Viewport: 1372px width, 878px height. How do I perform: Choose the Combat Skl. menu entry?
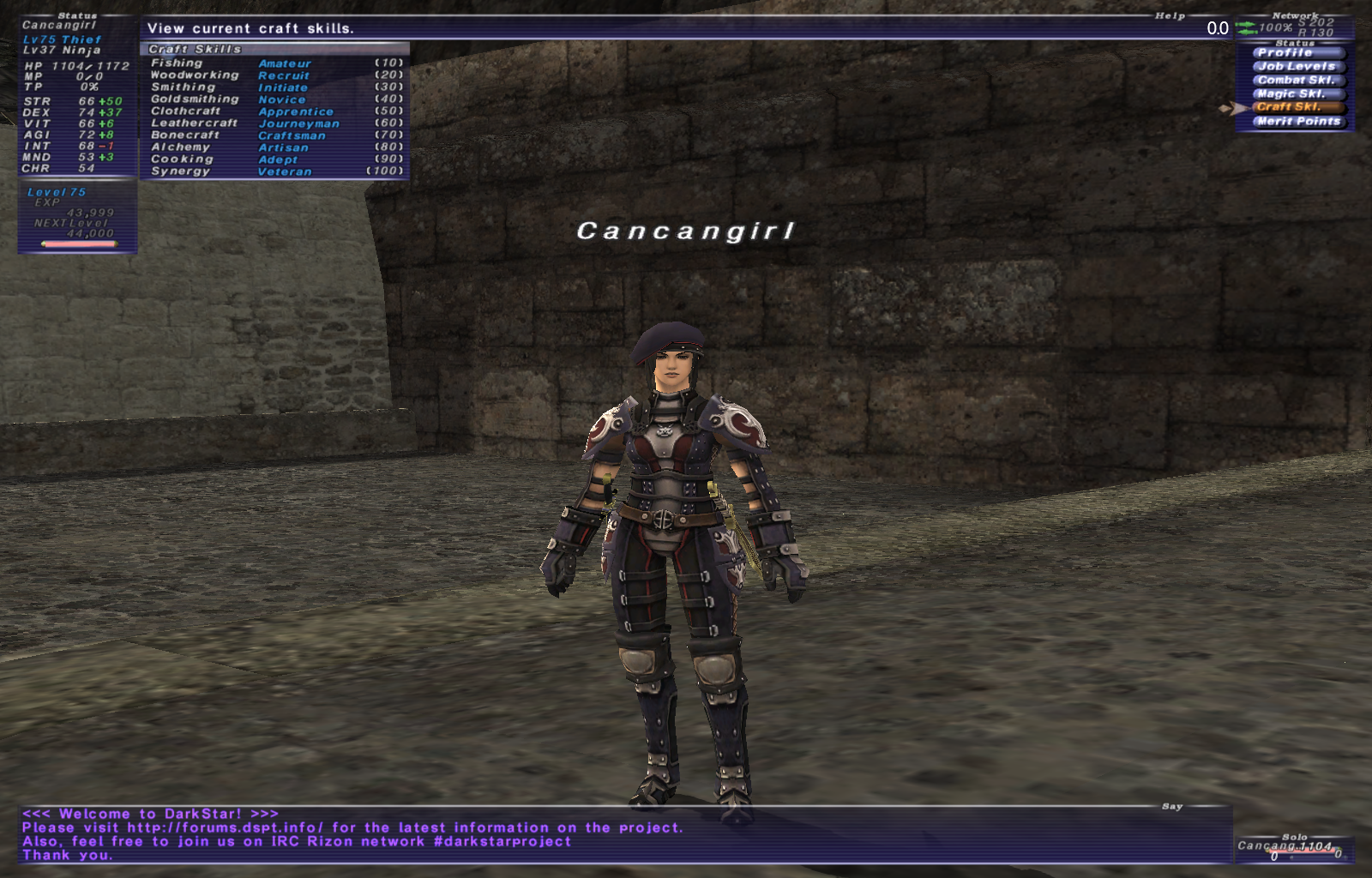coord(1295,81)
